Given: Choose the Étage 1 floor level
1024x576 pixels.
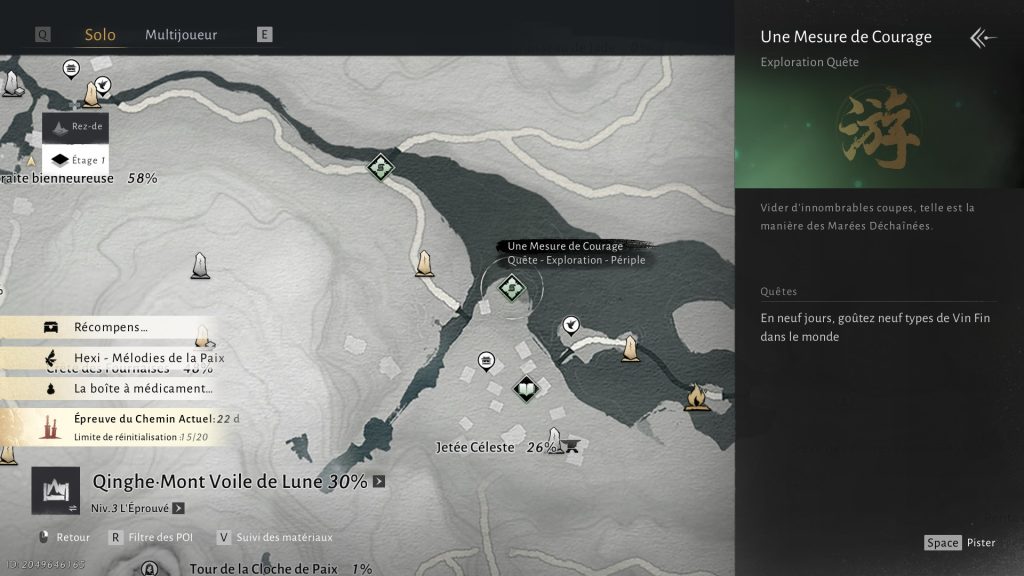Looking at the screenshot, I should [76, 159].
